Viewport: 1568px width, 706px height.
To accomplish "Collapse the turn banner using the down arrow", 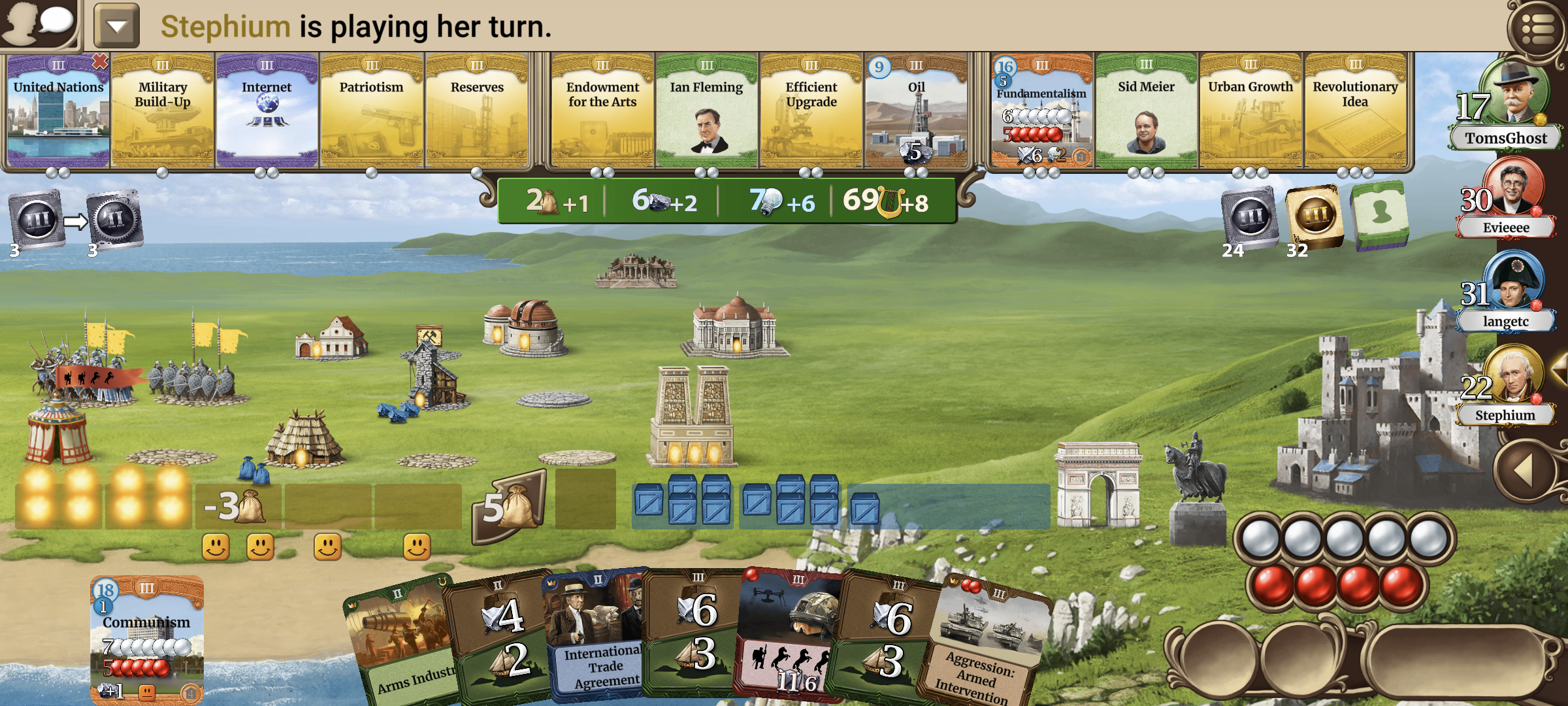I will tap(115, 25).
